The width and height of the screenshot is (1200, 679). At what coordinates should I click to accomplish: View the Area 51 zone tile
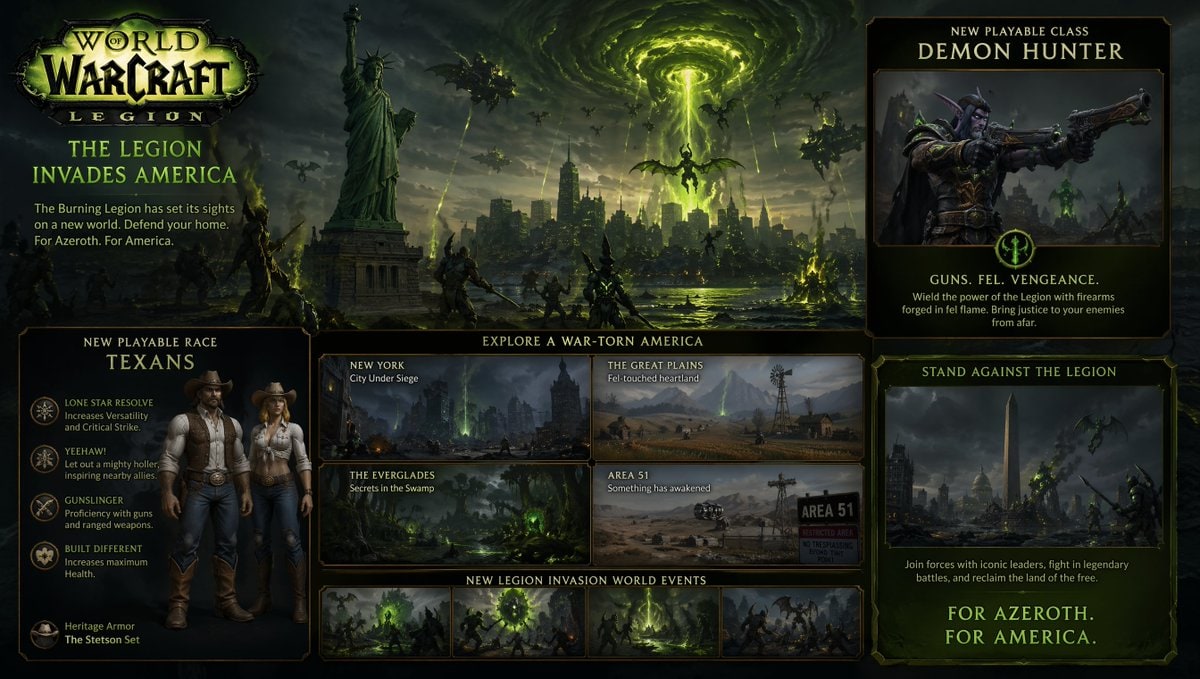(727, 513)
